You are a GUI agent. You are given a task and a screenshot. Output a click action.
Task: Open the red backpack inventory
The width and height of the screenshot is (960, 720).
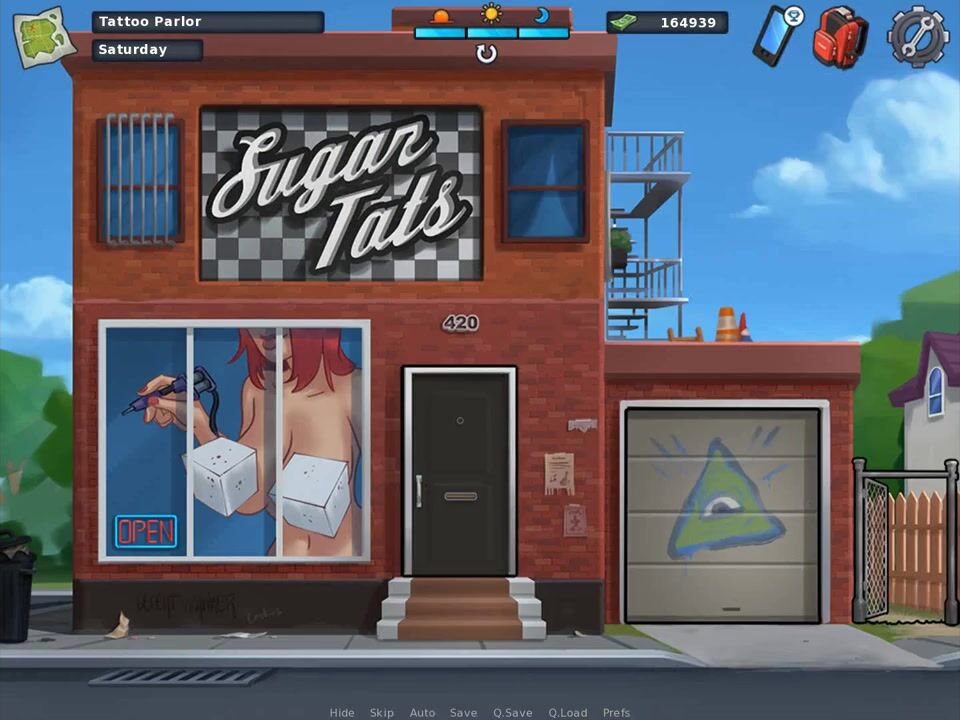point(838,36)
